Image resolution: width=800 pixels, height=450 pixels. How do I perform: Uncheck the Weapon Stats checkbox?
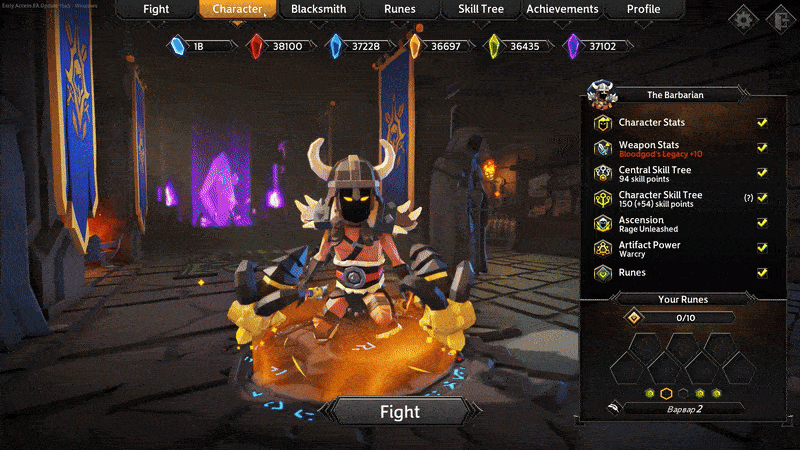point(762,148)
